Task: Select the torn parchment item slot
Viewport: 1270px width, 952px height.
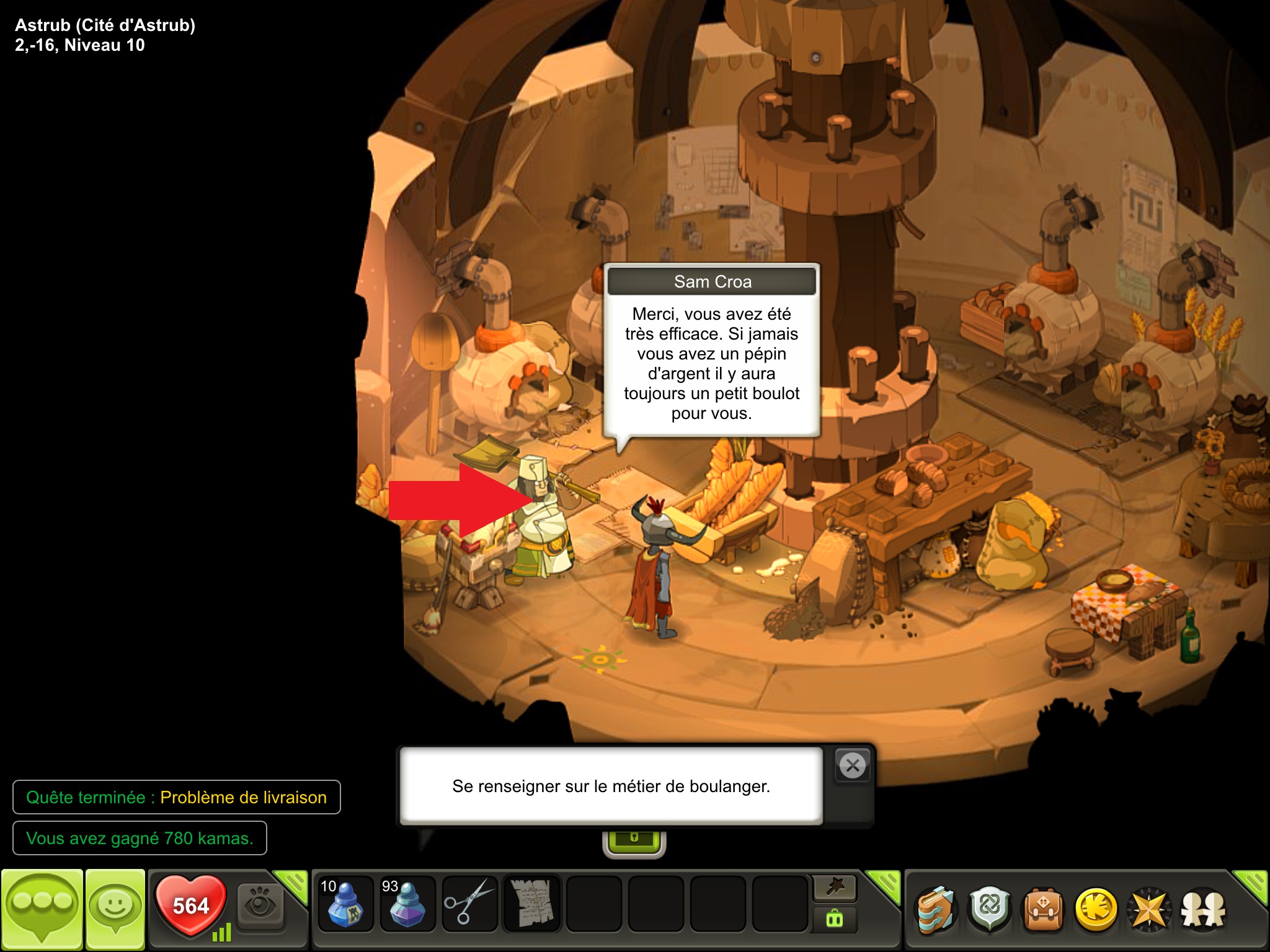Action: [531, 904]
